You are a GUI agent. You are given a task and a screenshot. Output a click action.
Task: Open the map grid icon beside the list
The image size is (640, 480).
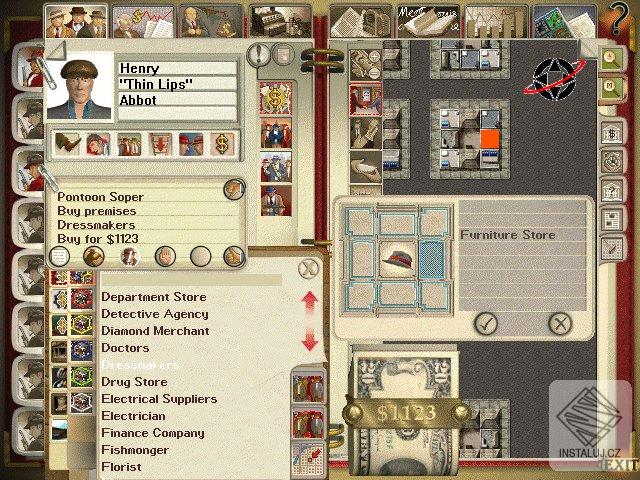(x=307, y=456)
